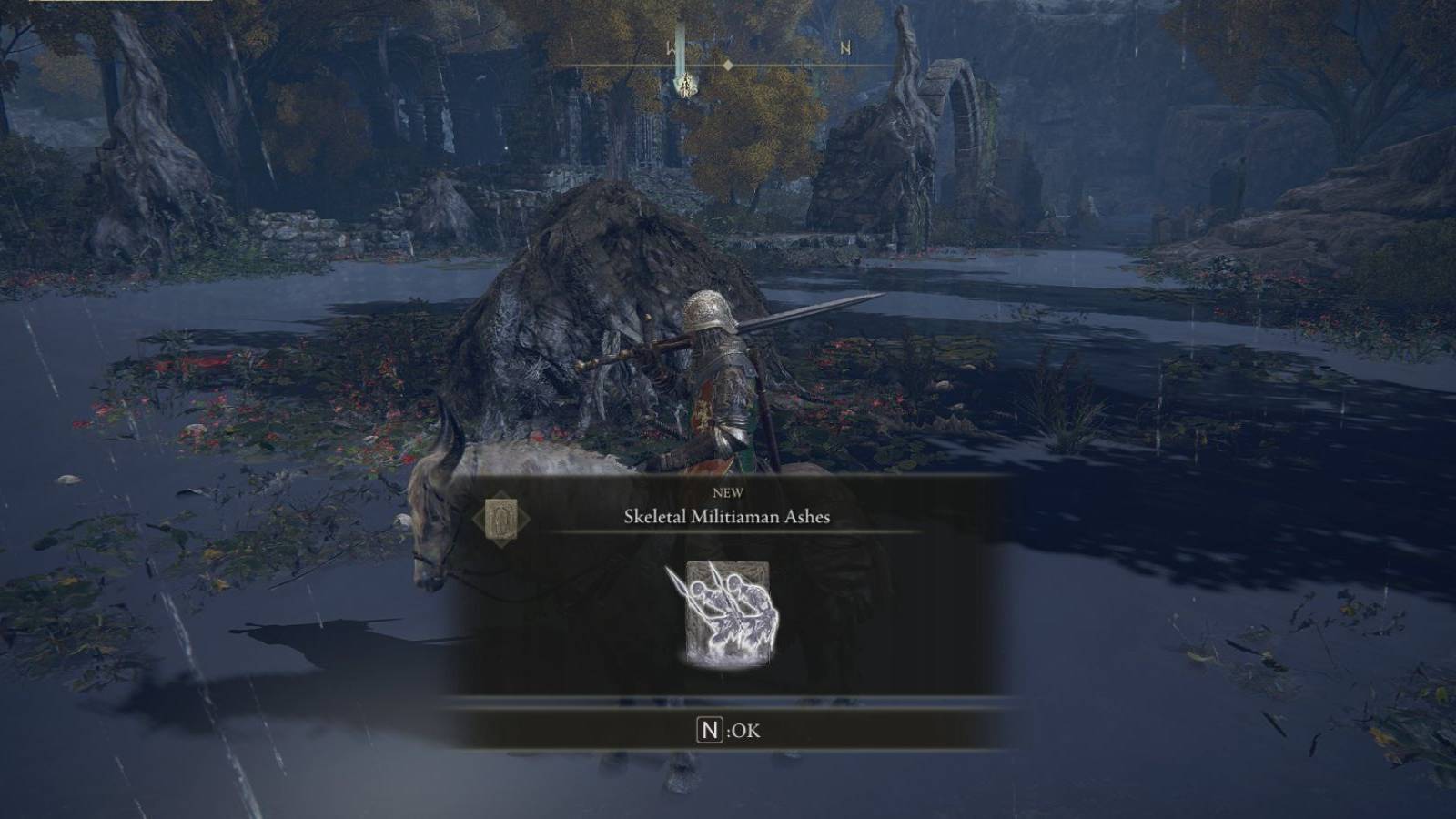Dismiss the pickup prompt via N:OK
Screen dimensions: 1456x819
(x=728, y=727)
